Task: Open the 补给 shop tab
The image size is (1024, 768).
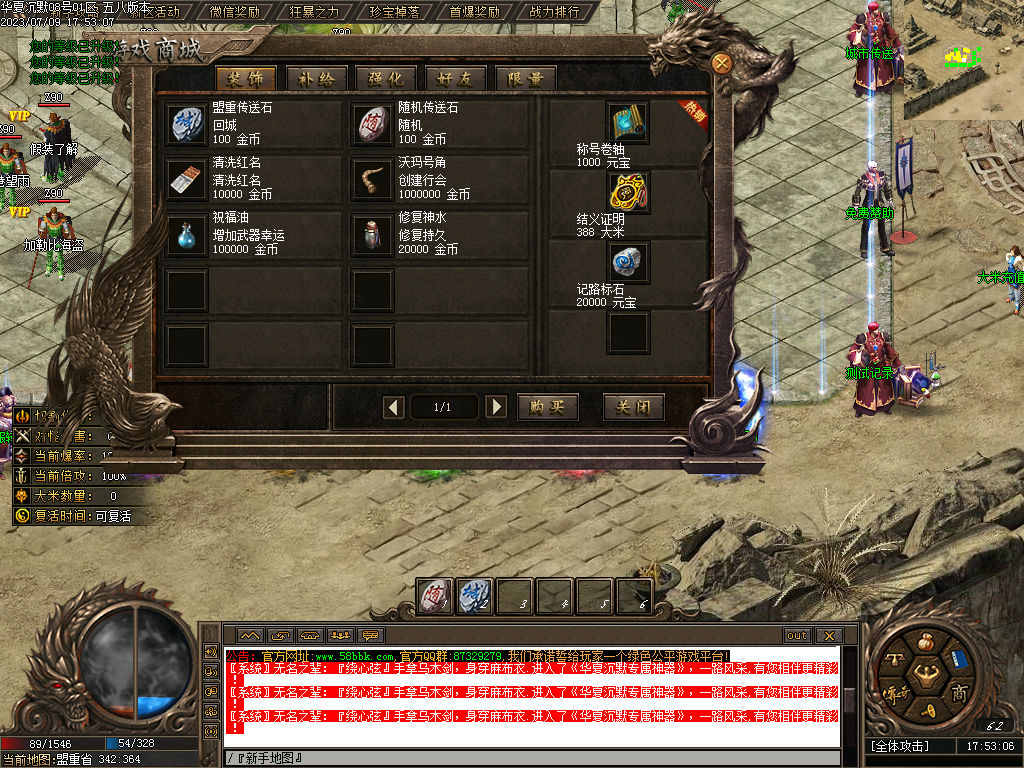Action: pyautogui.click(x=316, y=79)
